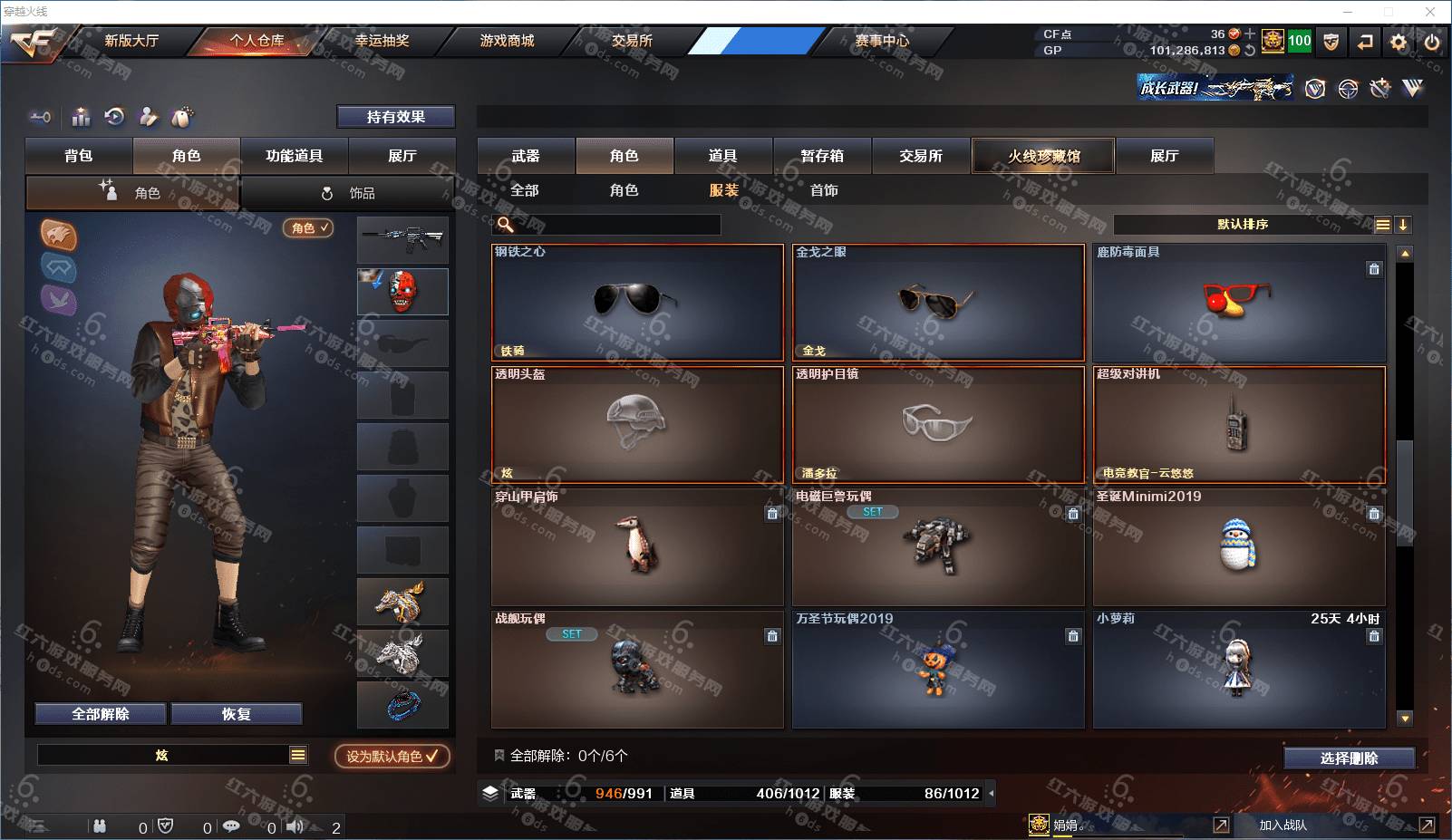
Task: Select the 钢铁之心 sunglasses item
Action: [x=637, y=303]
